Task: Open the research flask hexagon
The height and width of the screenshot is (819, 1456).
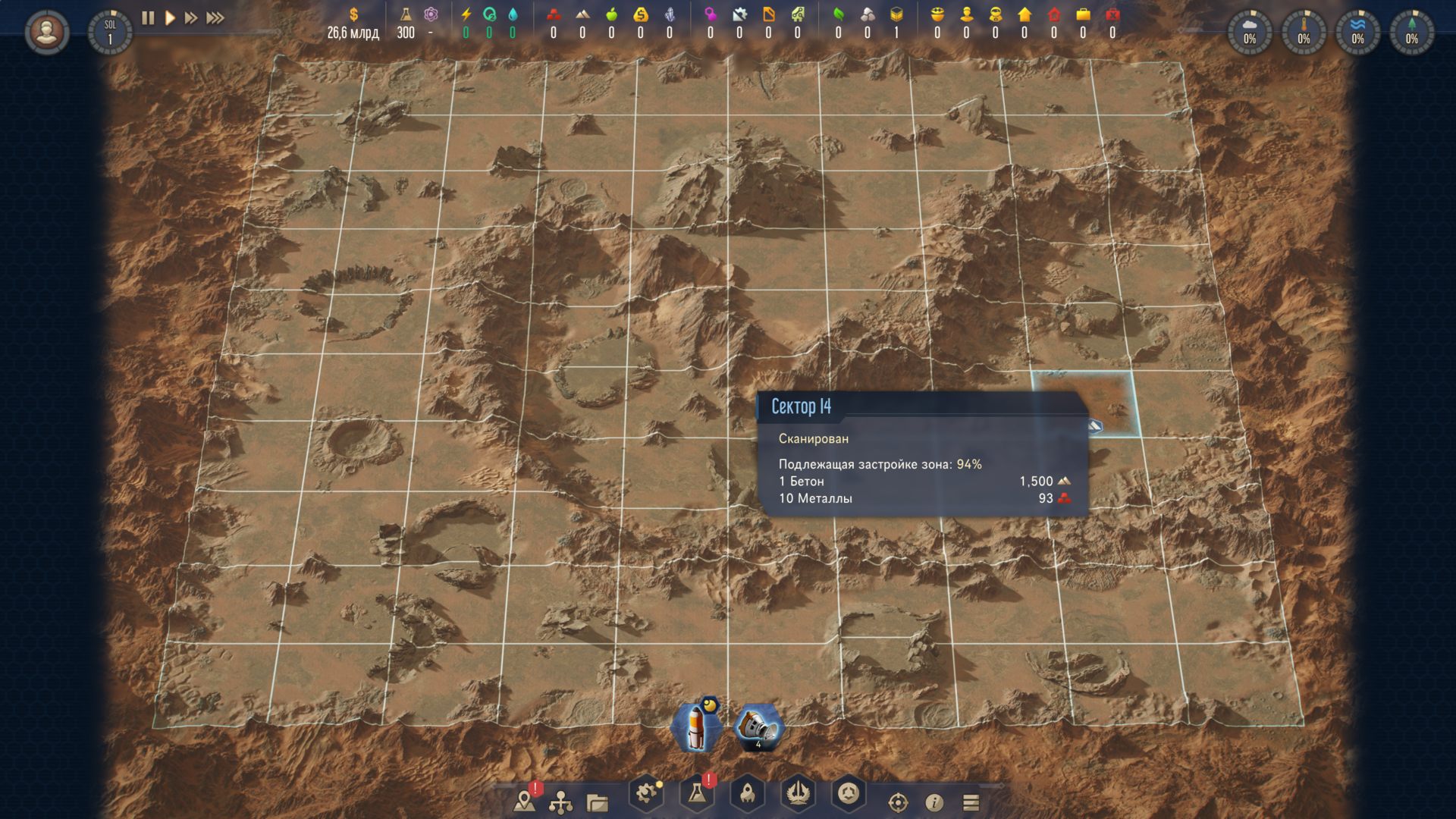Action: pos(696,794)
